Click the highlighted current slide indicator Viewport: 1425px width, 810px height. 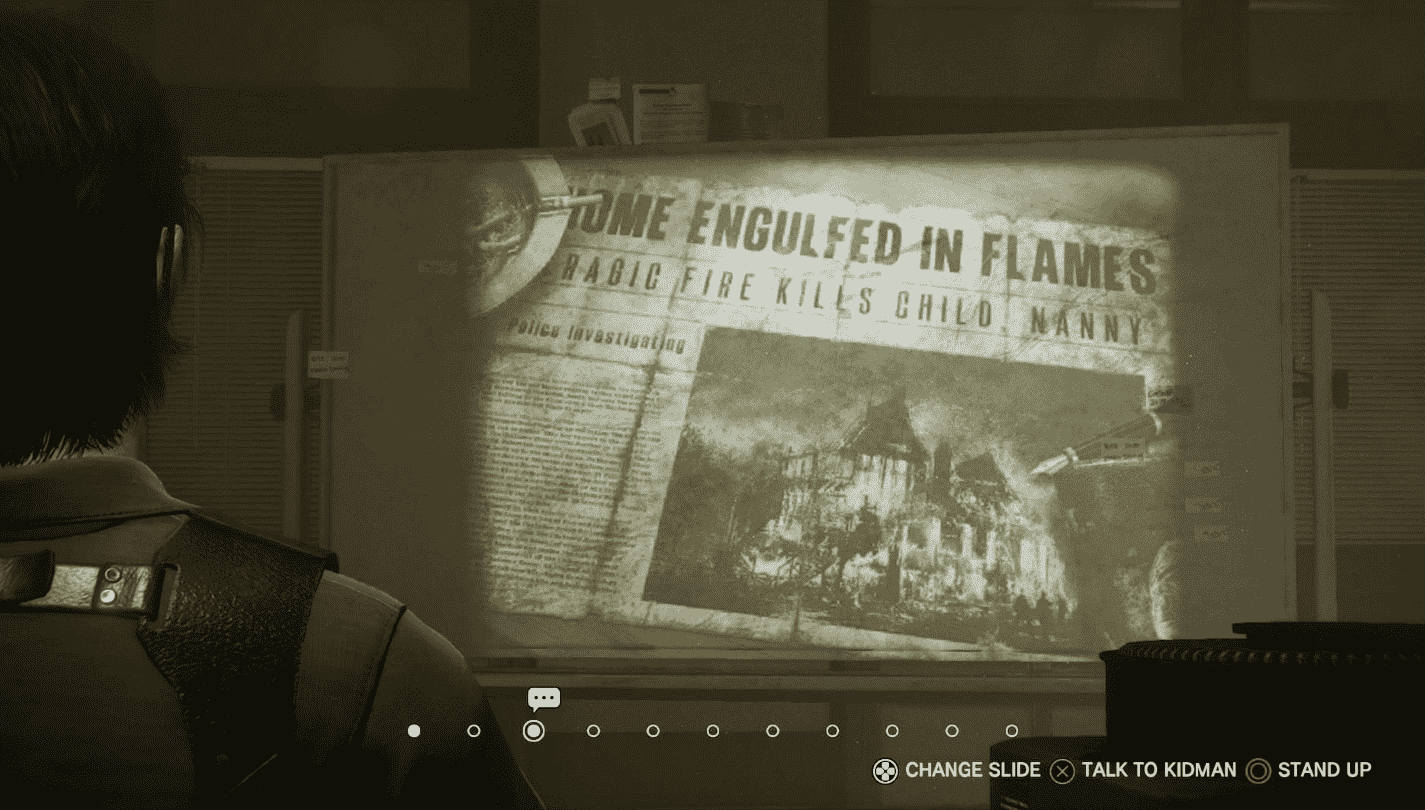tap(534, 731)
